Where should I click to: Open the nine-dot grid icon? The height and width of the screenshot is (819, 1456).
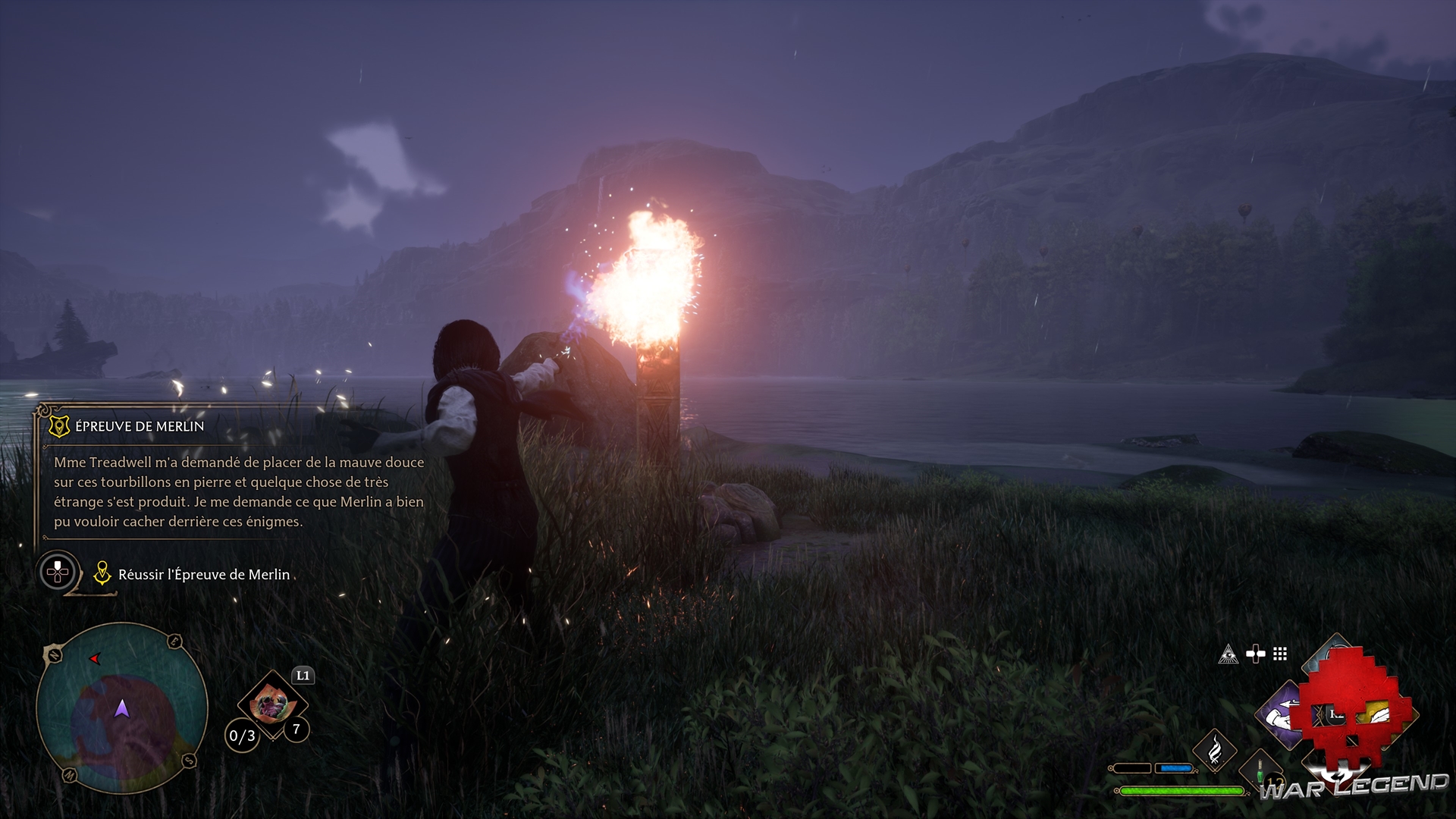(1280, 654)
